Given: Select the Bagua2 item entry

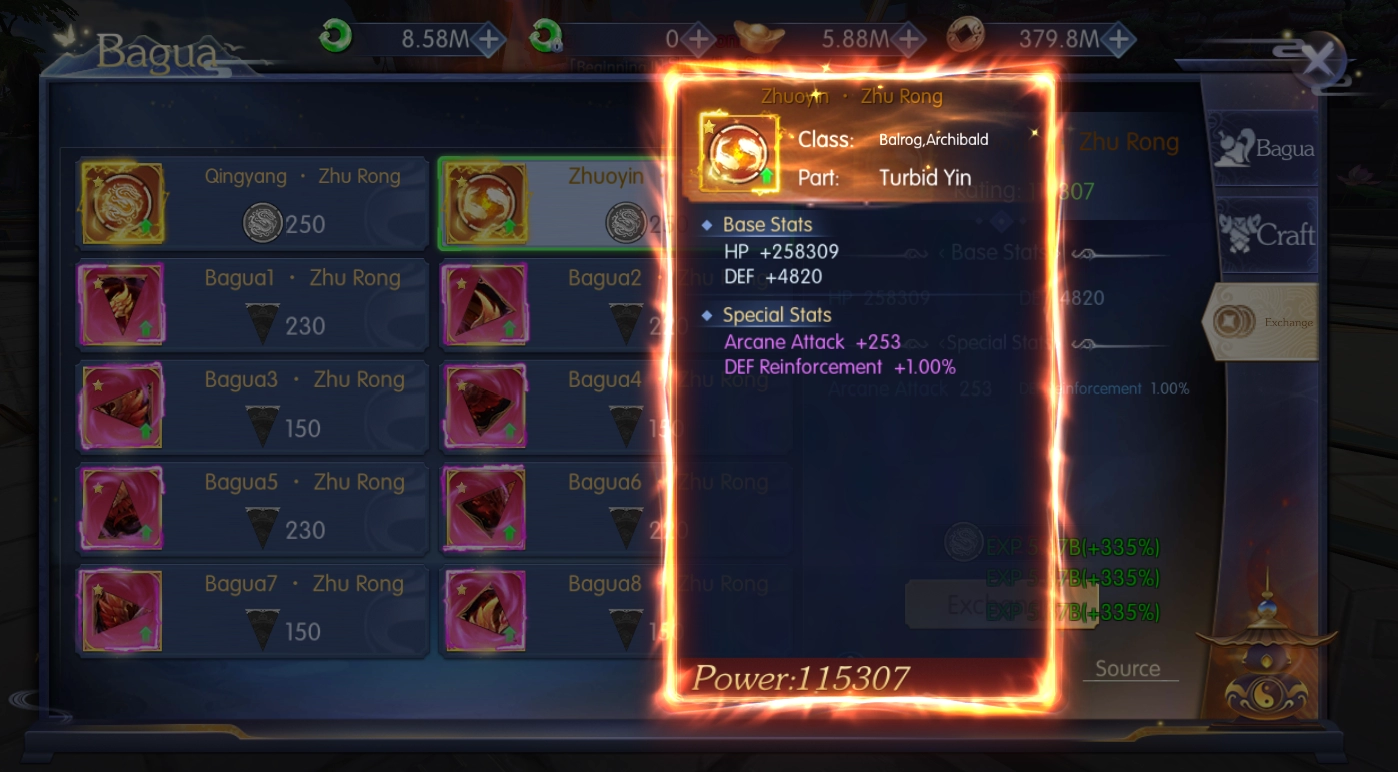Looking at the screenshot, I should click(550, 305).
